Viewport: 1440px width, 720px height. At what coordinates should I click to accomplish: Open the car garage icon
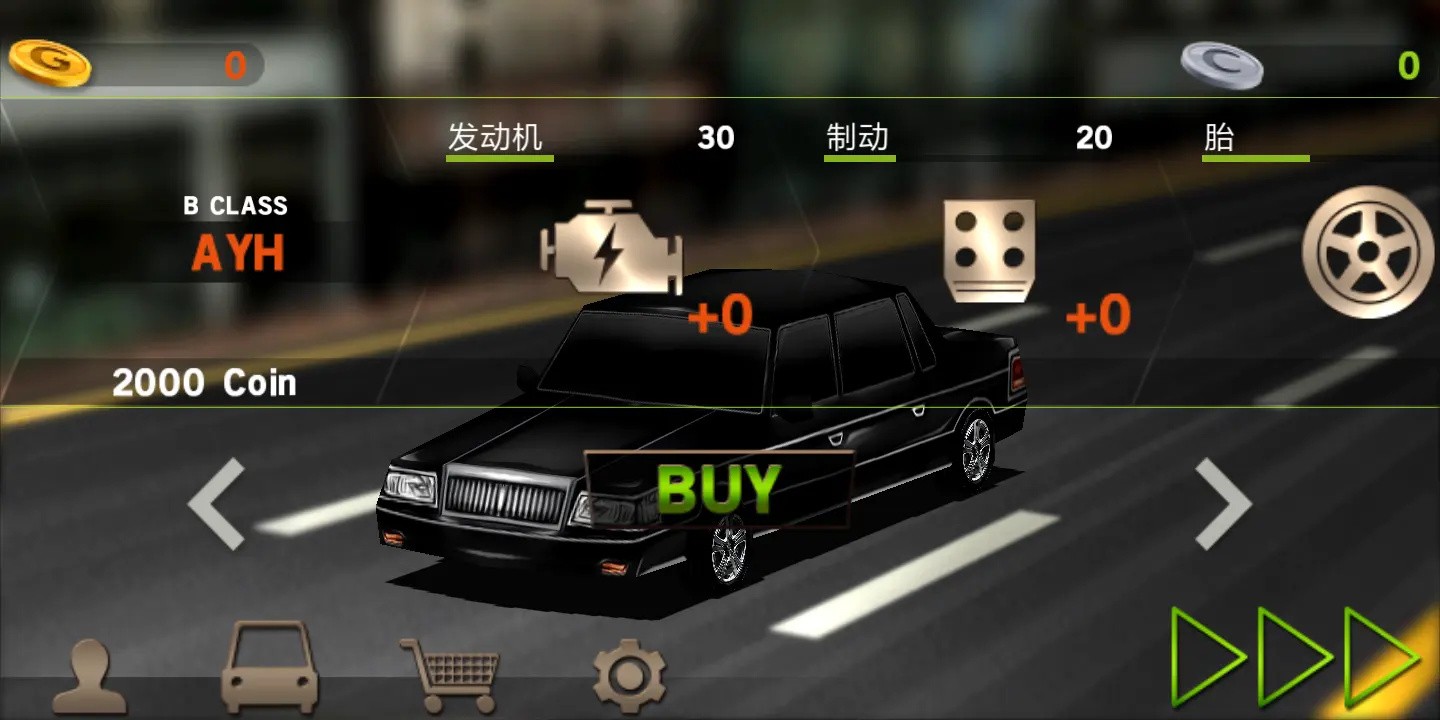click(x=270, y=667)
